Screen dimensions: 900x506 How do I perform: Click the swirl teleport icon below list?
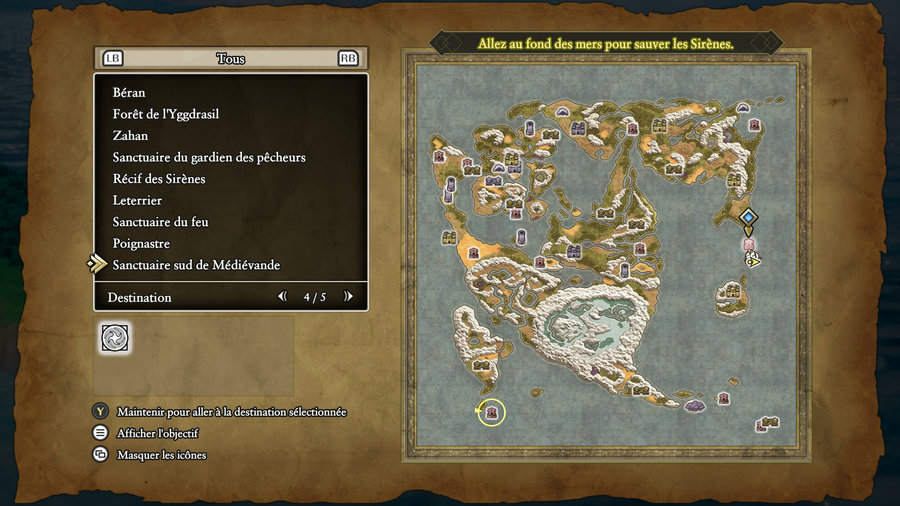[x=114, y=338]
